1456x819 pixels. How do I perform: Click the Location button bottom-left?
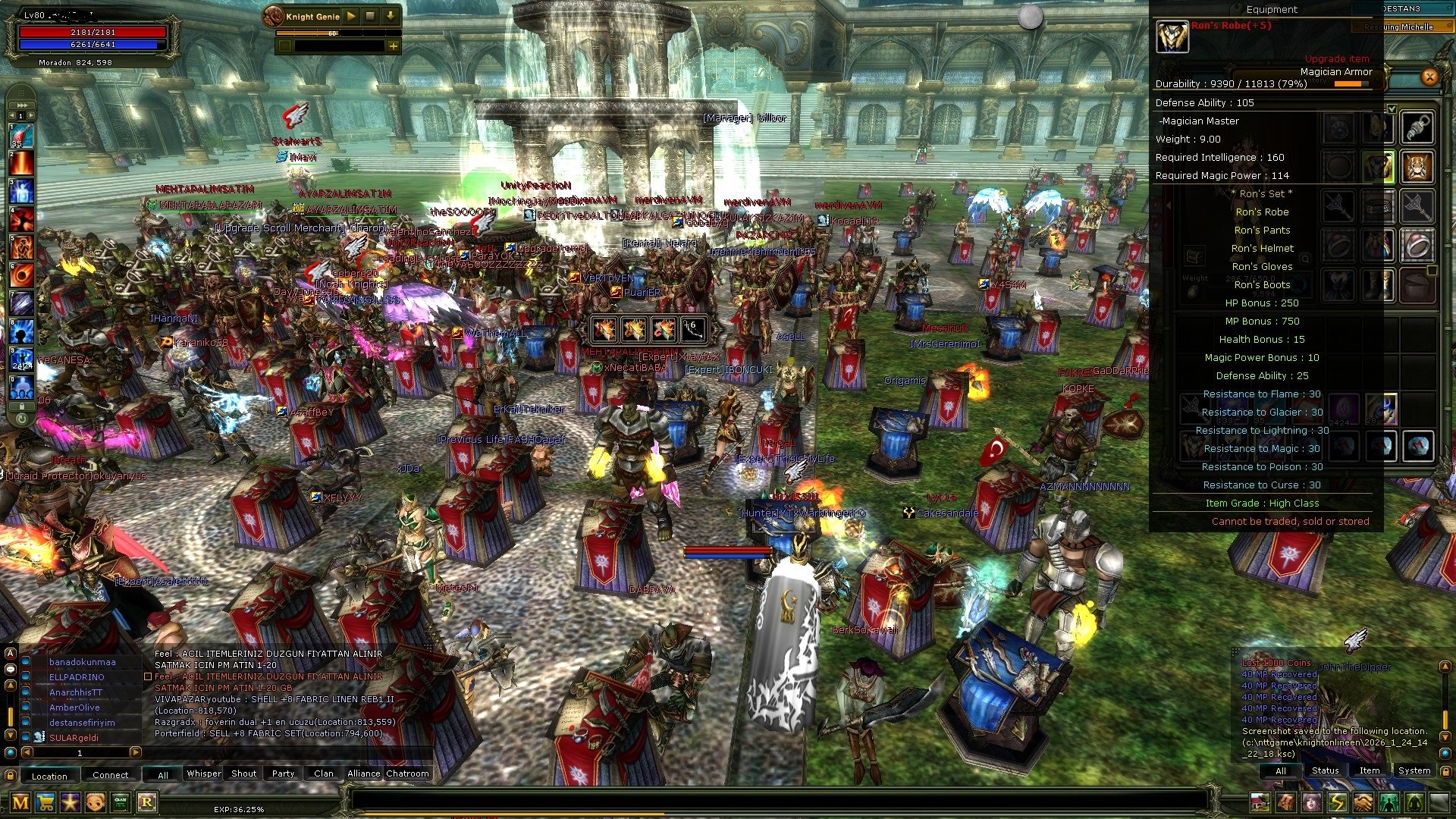(x=50, y=775)
